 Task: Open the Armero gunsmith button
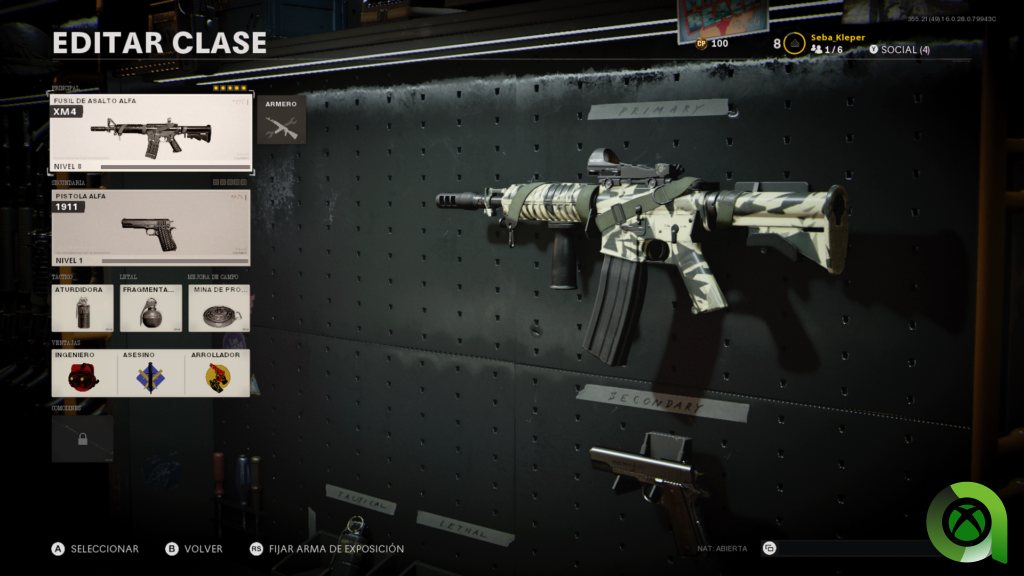click(x=281, y=120)
